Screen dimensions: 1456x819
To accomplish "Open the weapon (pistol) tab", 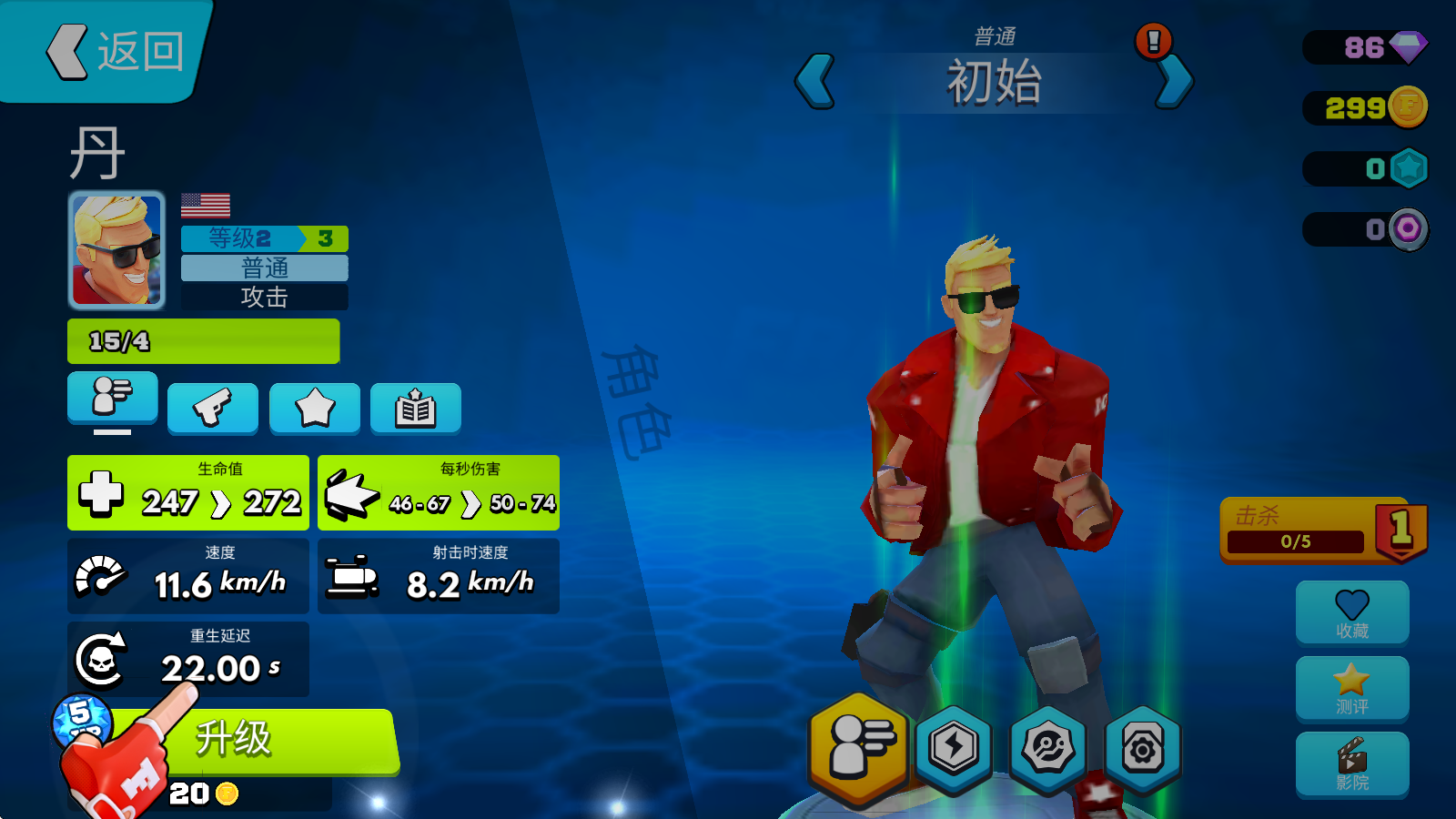I will [x=213, y=408].
